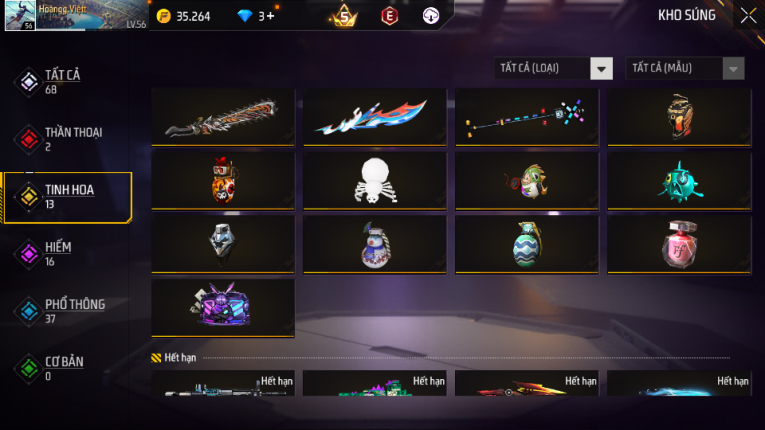Pick the white spider grenade skin
This screenshot has width=765, height=430.
point(375,181)
